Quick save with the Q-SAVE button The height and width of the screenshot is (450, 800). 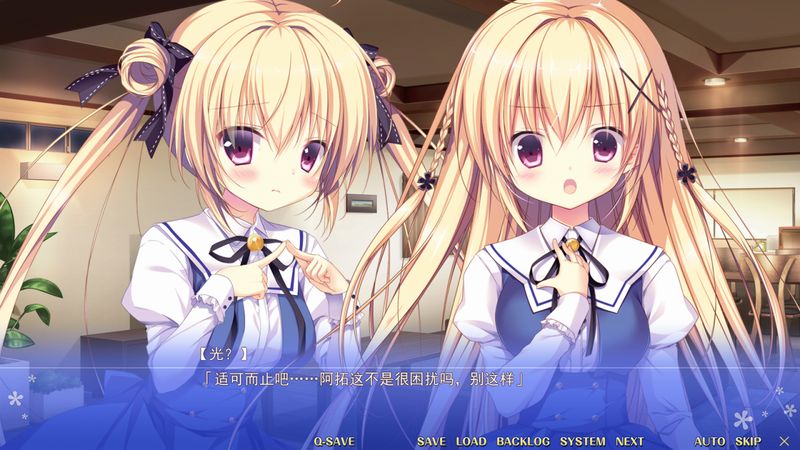[x=334, y=441]
